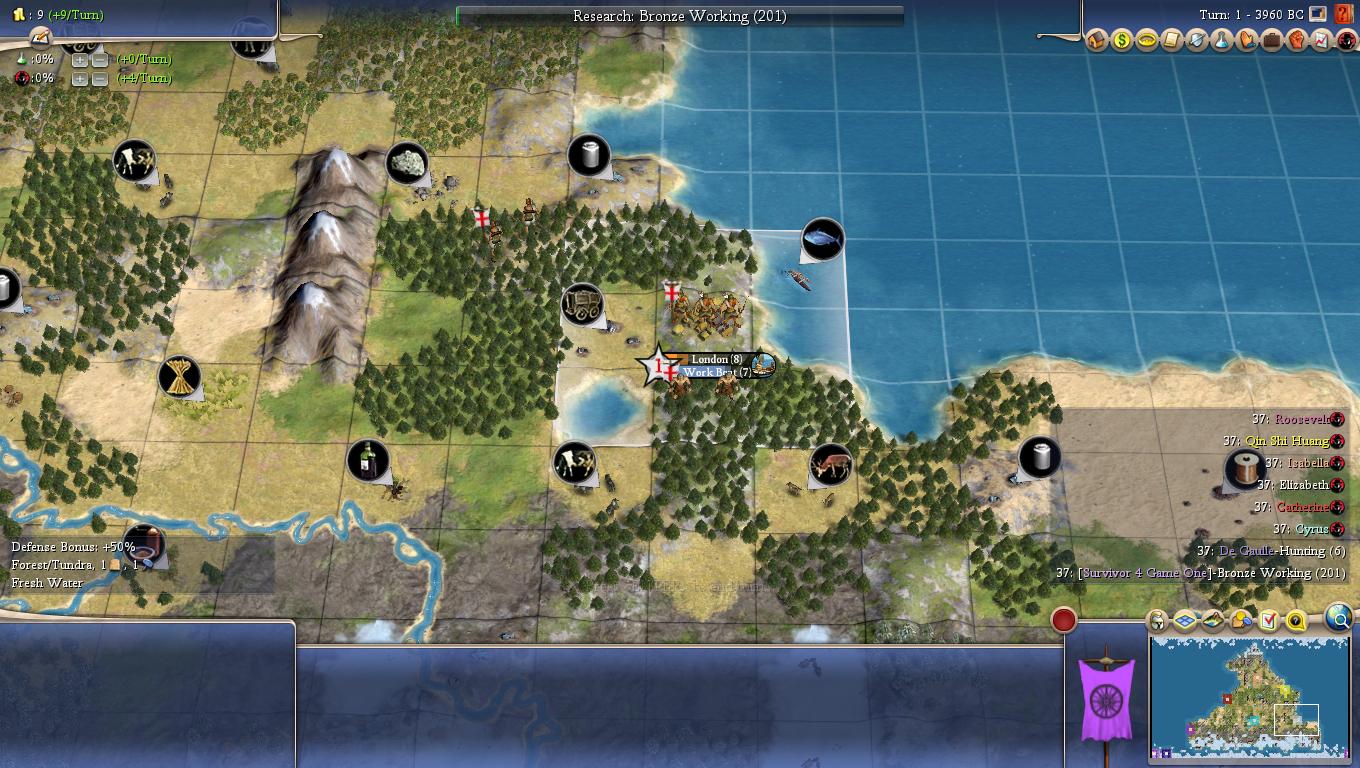Open the Civics advisor ring icon

[1147, 41]
